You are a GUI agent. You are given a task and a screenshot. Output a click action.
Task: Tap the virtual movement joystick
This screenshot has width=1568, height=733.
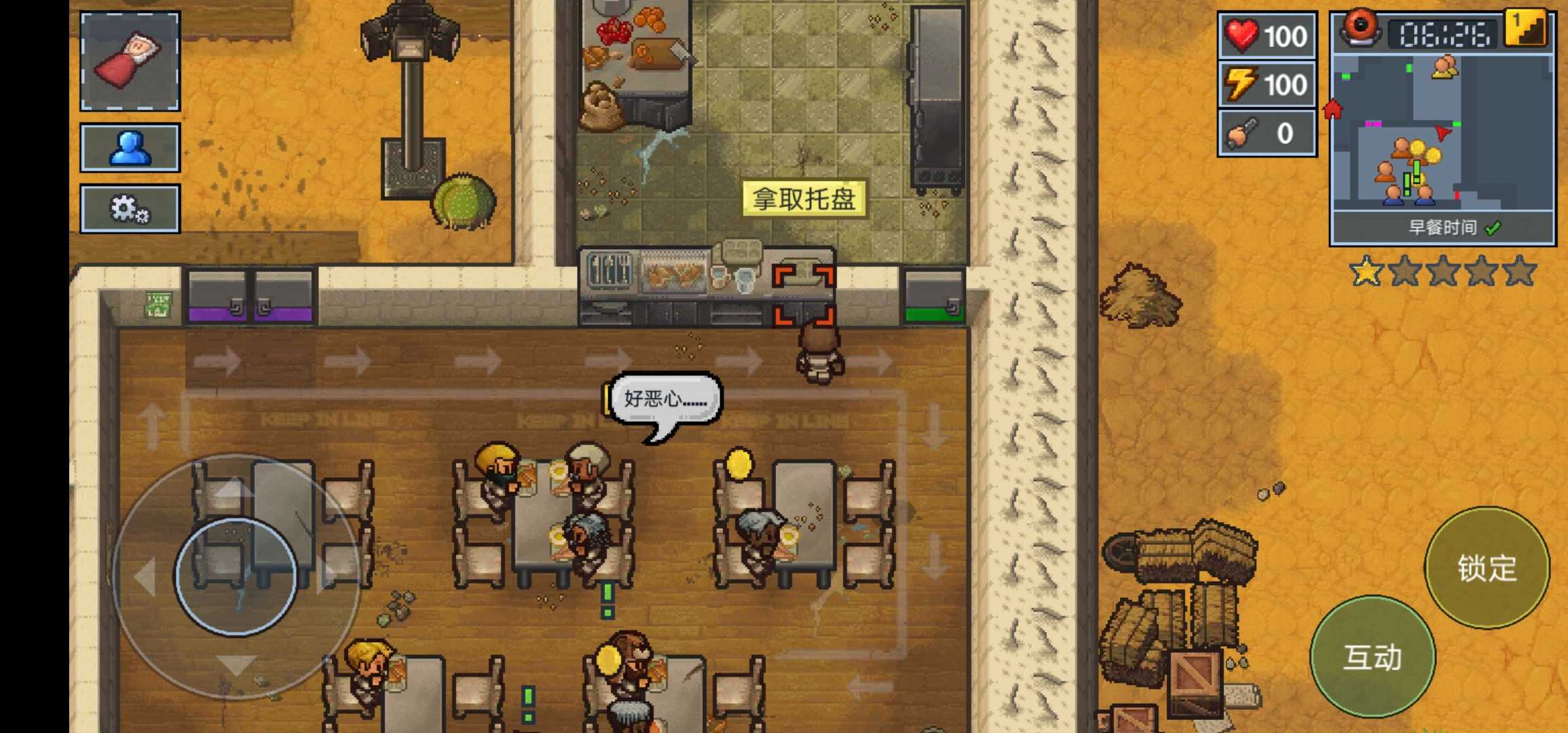(236, 576)
